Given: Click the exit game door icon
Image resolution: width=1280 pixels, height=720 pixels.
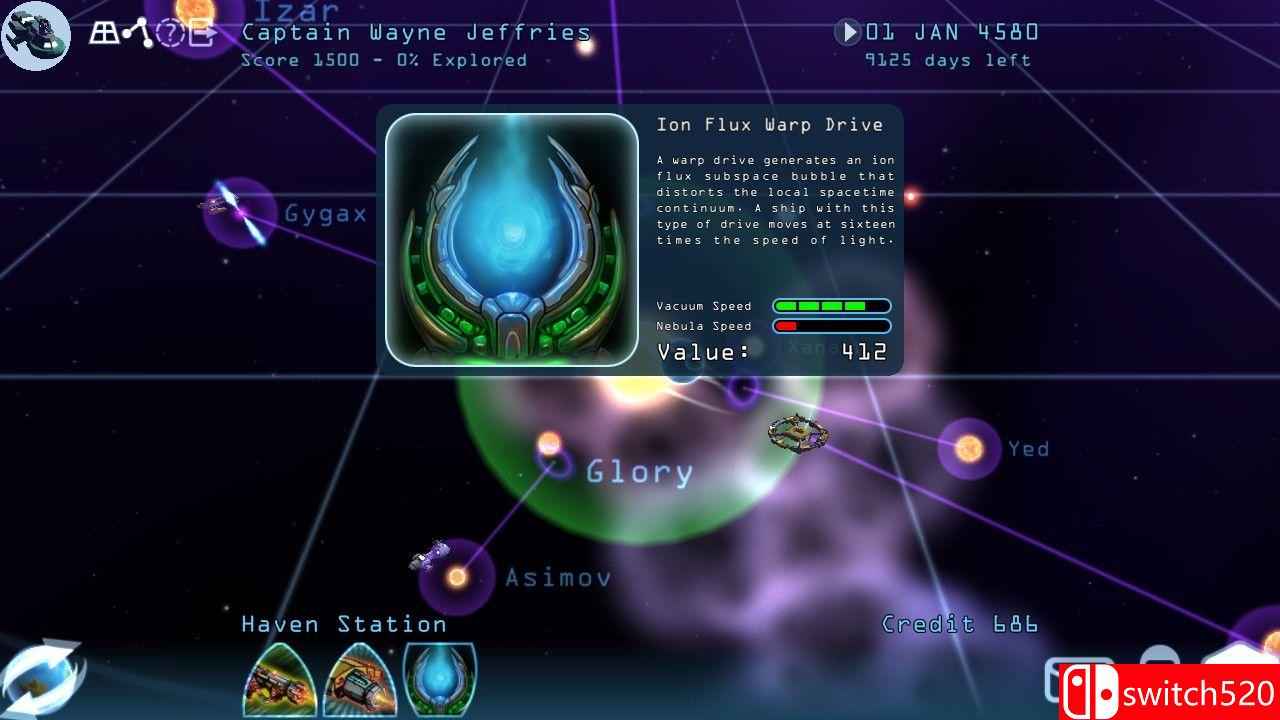Looking at the screenshot, I should click(203, 32).
